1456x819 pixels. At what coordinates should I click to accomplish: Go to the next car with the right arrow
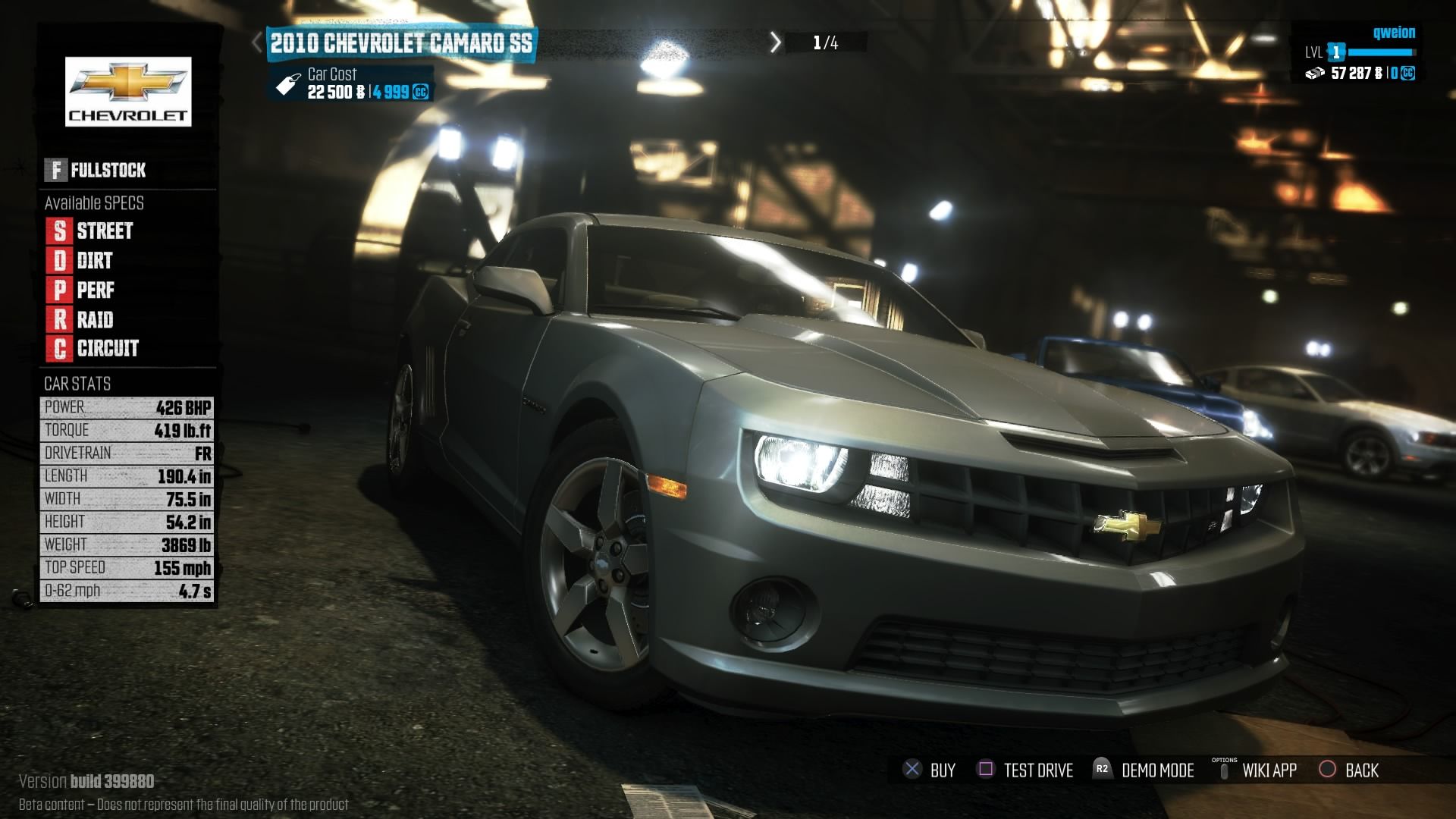pyautogui.click(x=775, y=42)
